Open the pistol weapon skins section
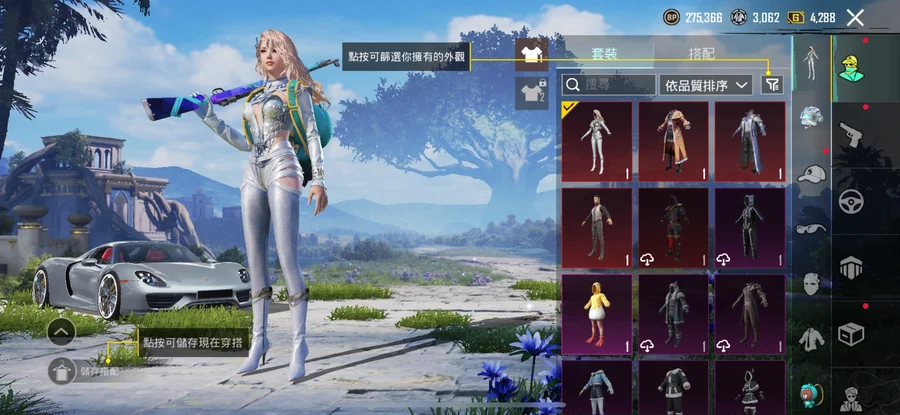 tap(851, 135)
